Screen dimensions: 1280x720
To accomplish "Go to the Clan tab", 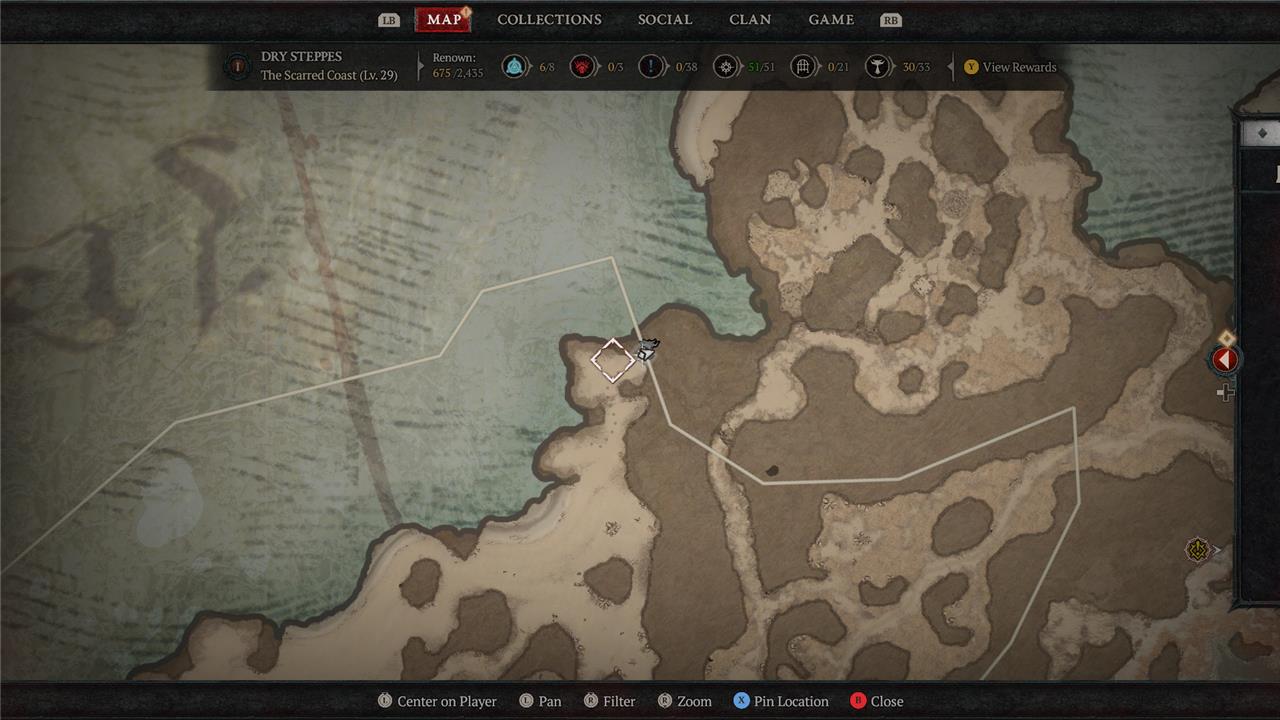I will coord(750,20).
